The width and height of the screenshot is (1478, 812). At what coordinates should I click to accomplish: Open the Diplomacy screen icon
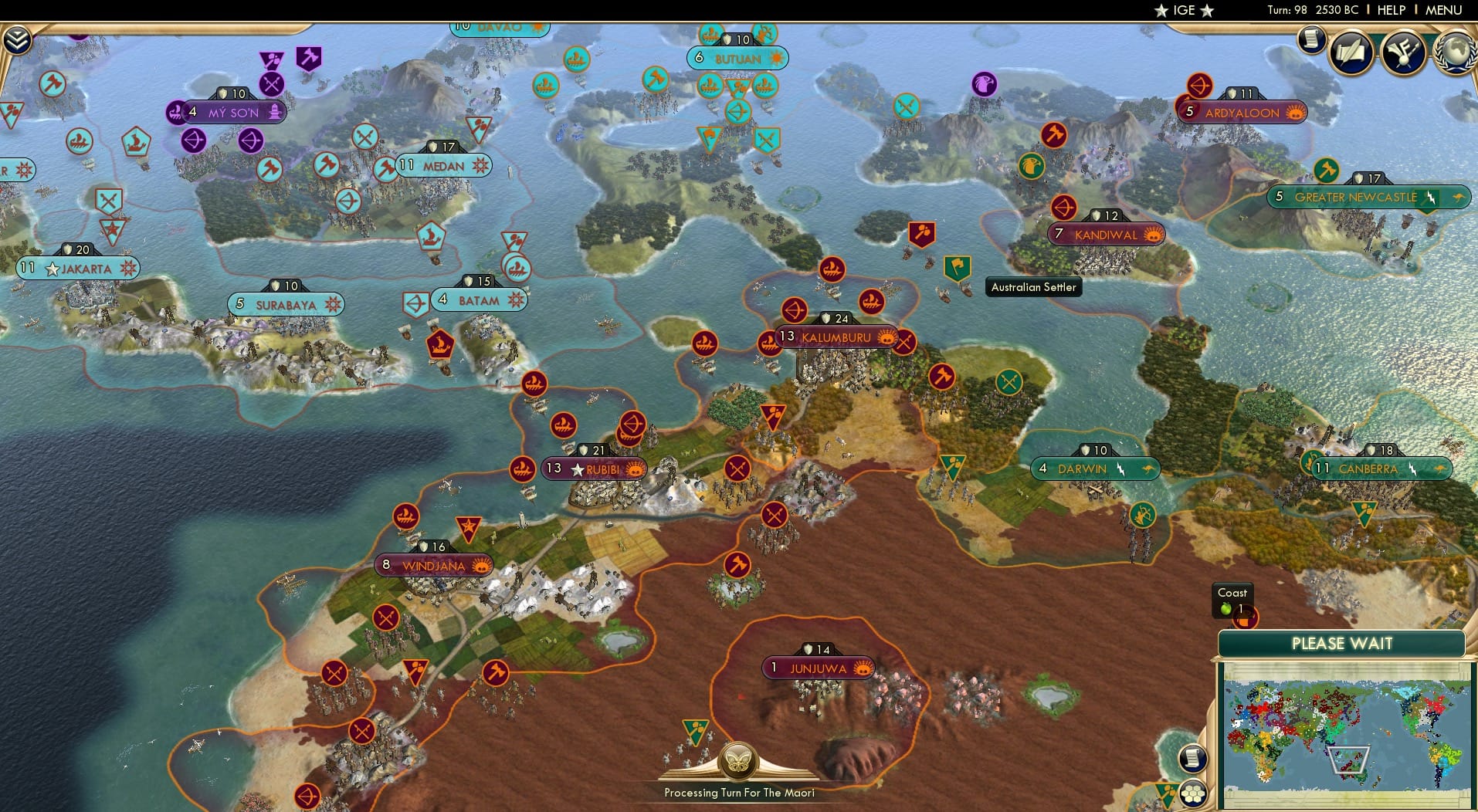pyautogui.click(x=1405, y=50)
